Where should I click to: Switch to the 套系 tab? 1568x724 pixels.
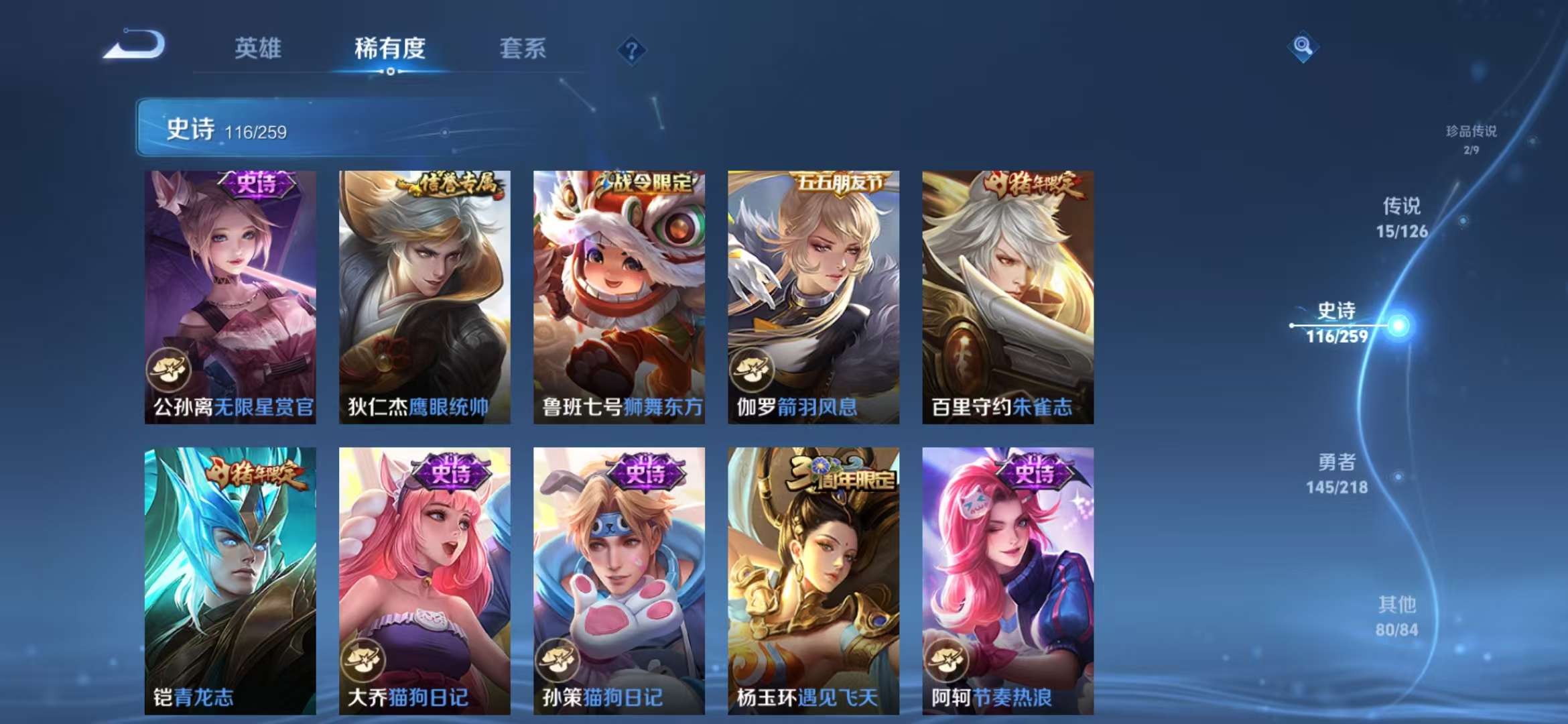click(x=523, y=49)
